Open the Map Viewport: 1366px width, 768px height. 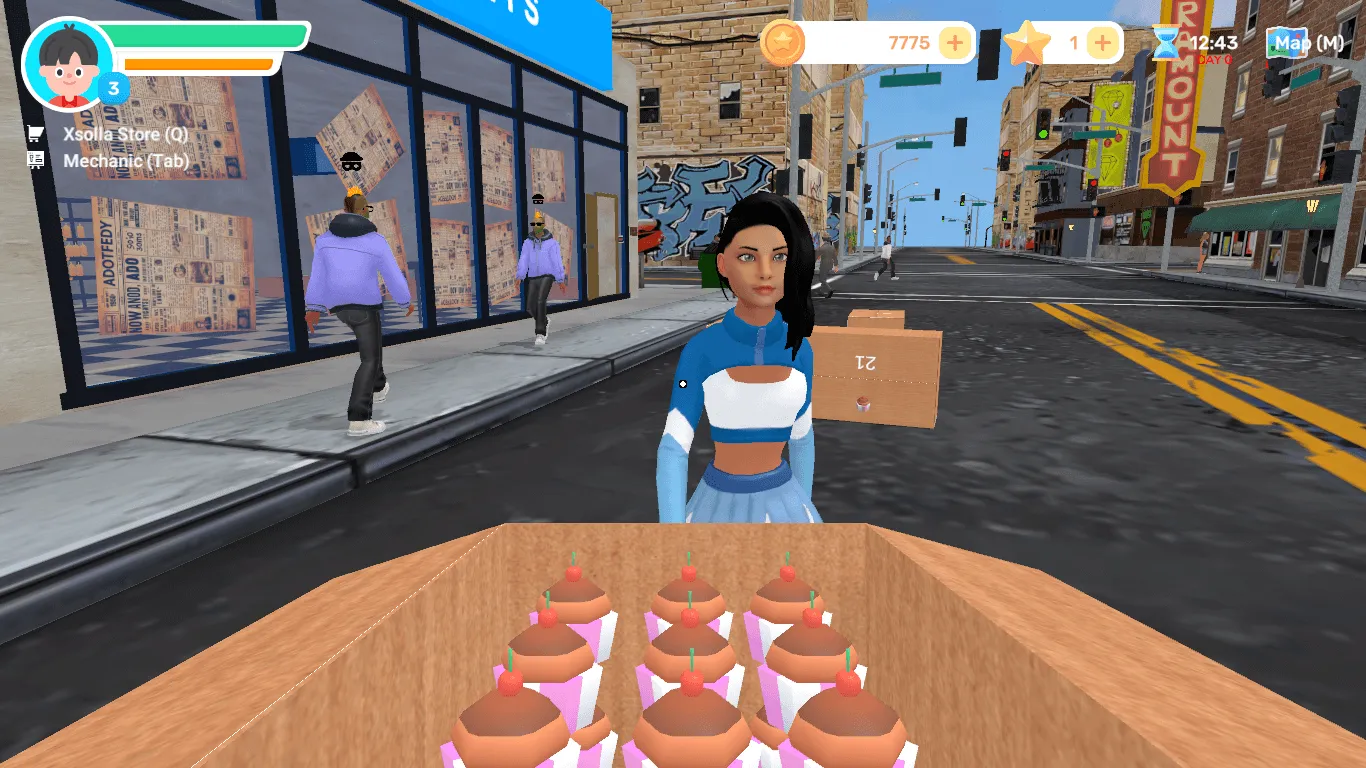(1306, 43)
